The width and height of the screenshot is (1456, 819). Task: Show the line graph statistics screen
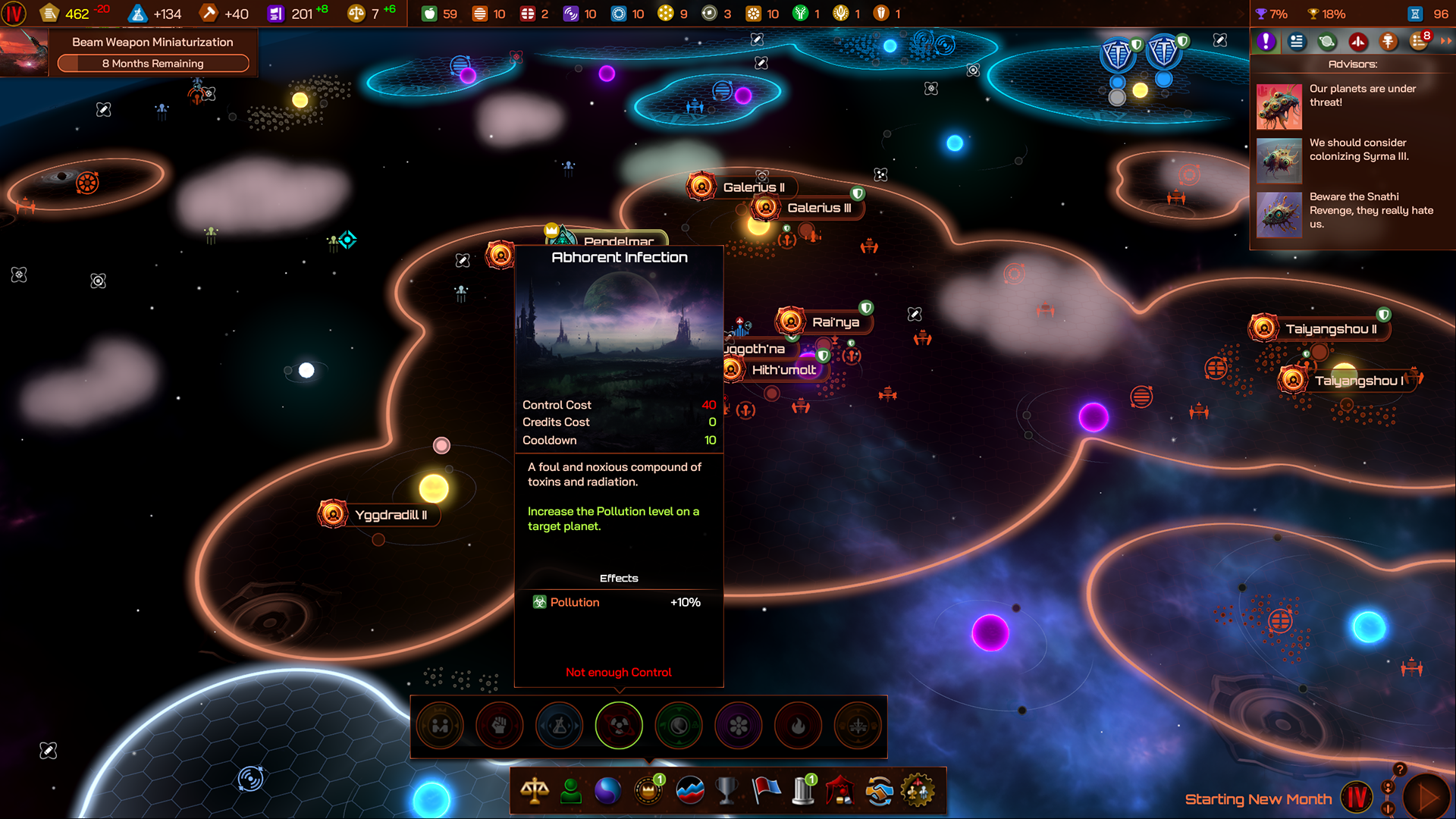pyautogui.click(x=689, y=791)
